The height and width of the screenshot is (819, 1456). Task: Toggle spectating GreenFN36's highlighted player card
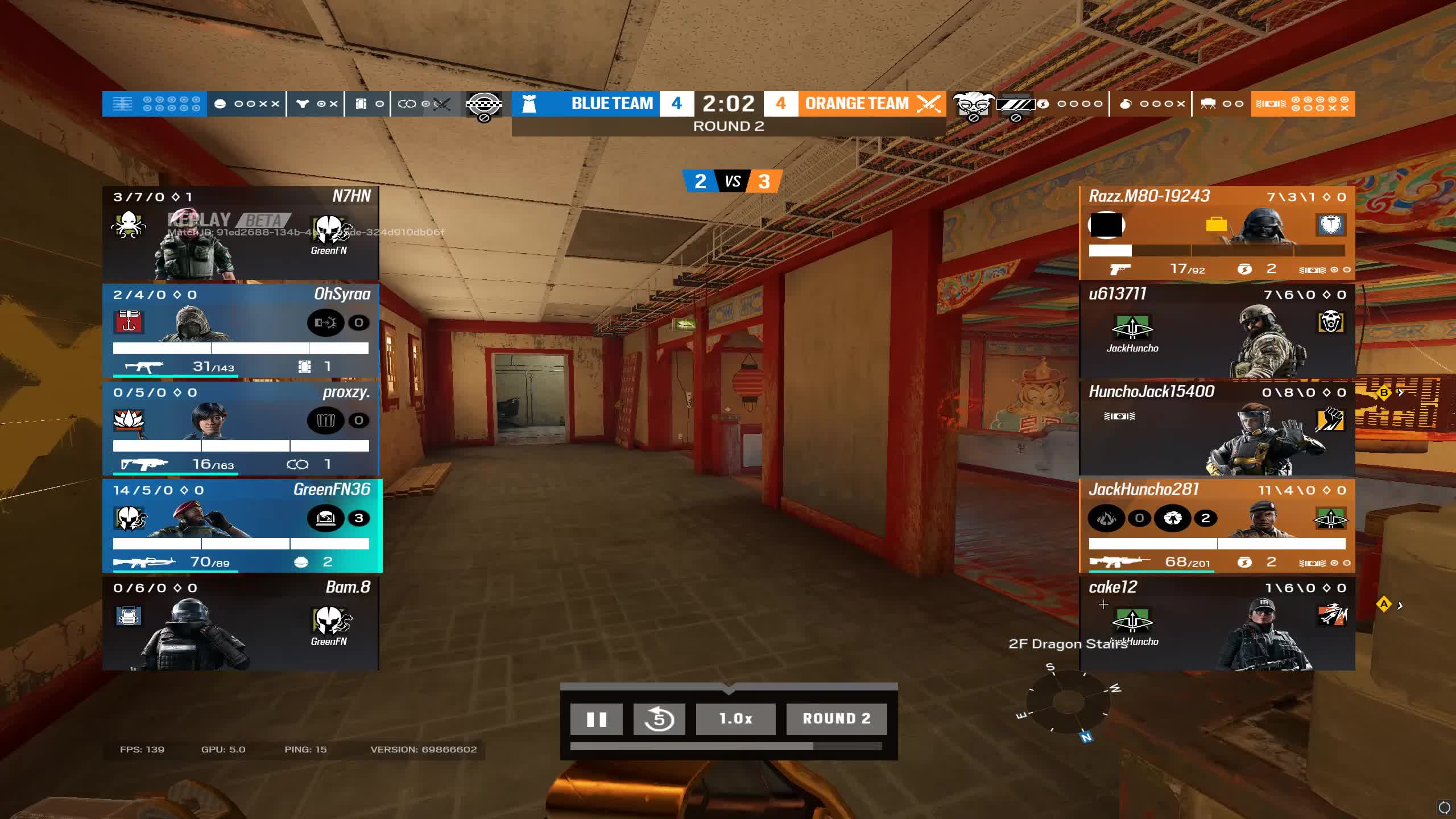point(241,526)
